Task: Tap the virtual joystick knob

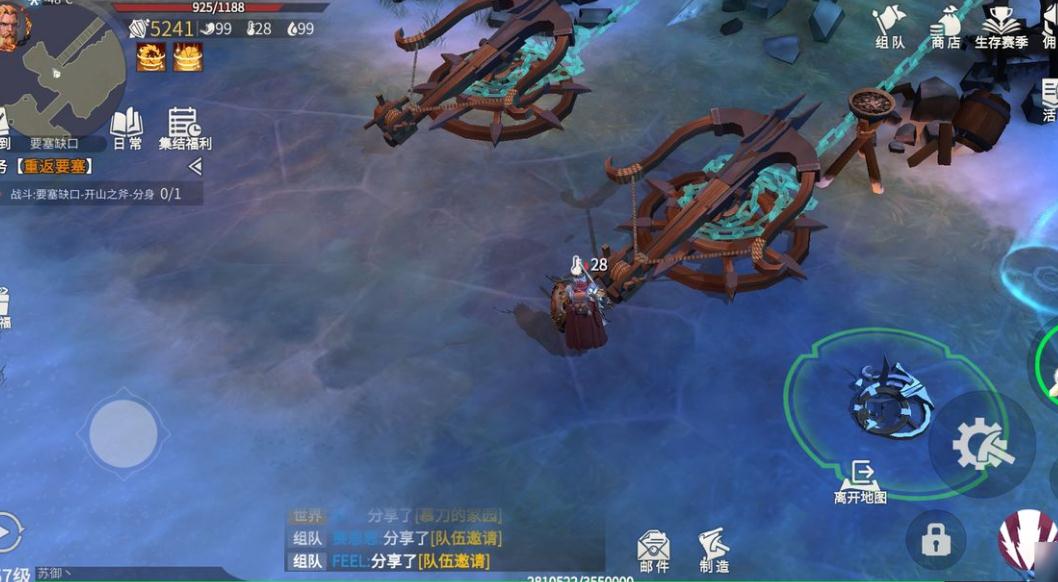Action: [x=123, y=433]
